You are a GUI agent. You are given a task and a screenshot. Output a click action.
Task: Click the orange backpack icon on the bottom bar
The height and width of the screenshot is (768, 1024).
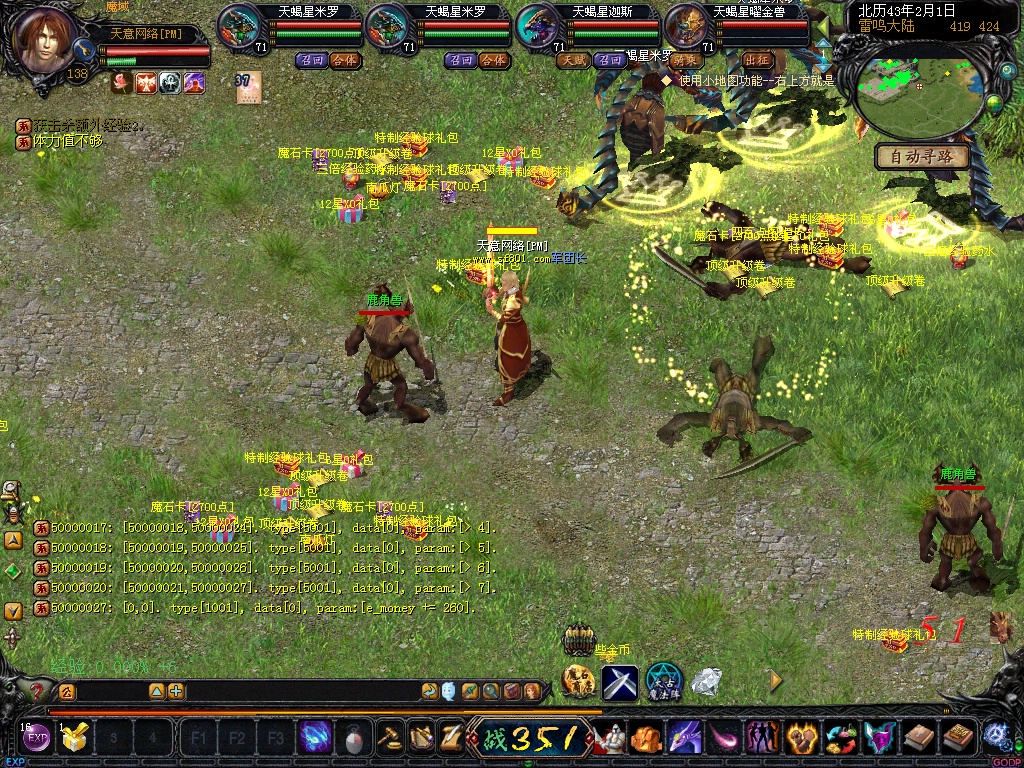click(645, 738)
